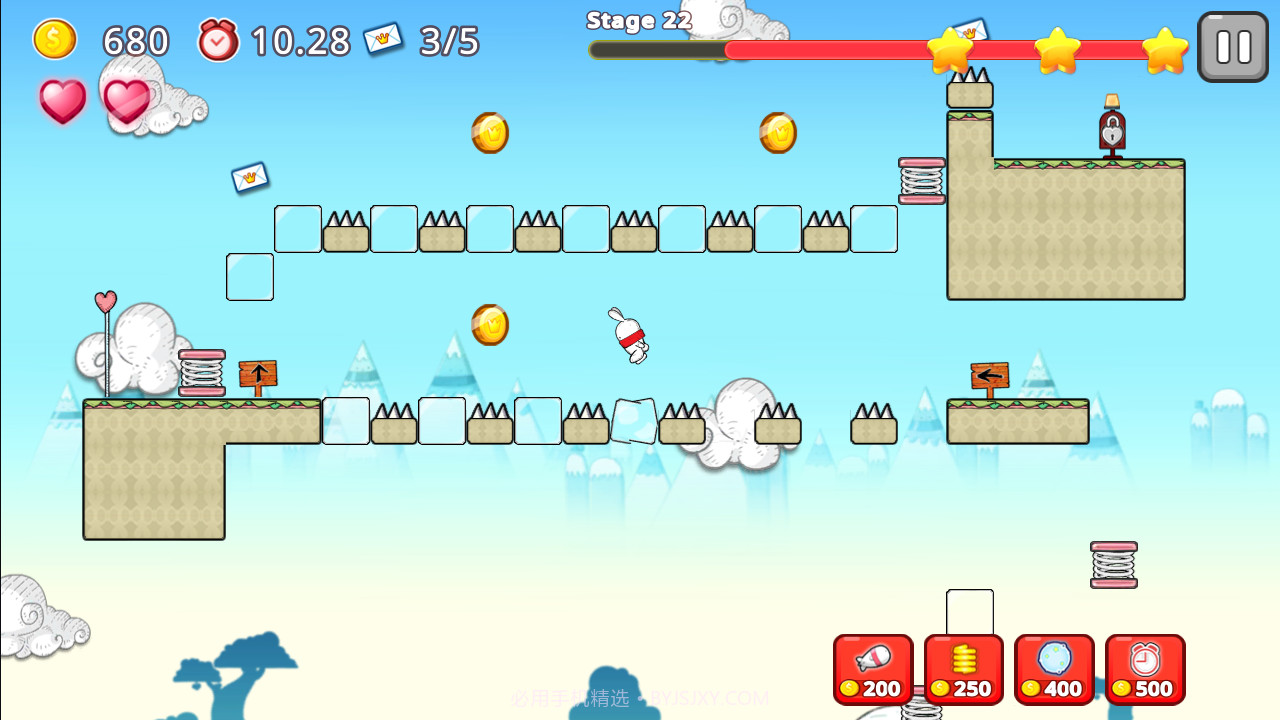The image size is (1280, 720).
Task: Click the floating envelope collectible on the left
Action: (x=249, y=177)
